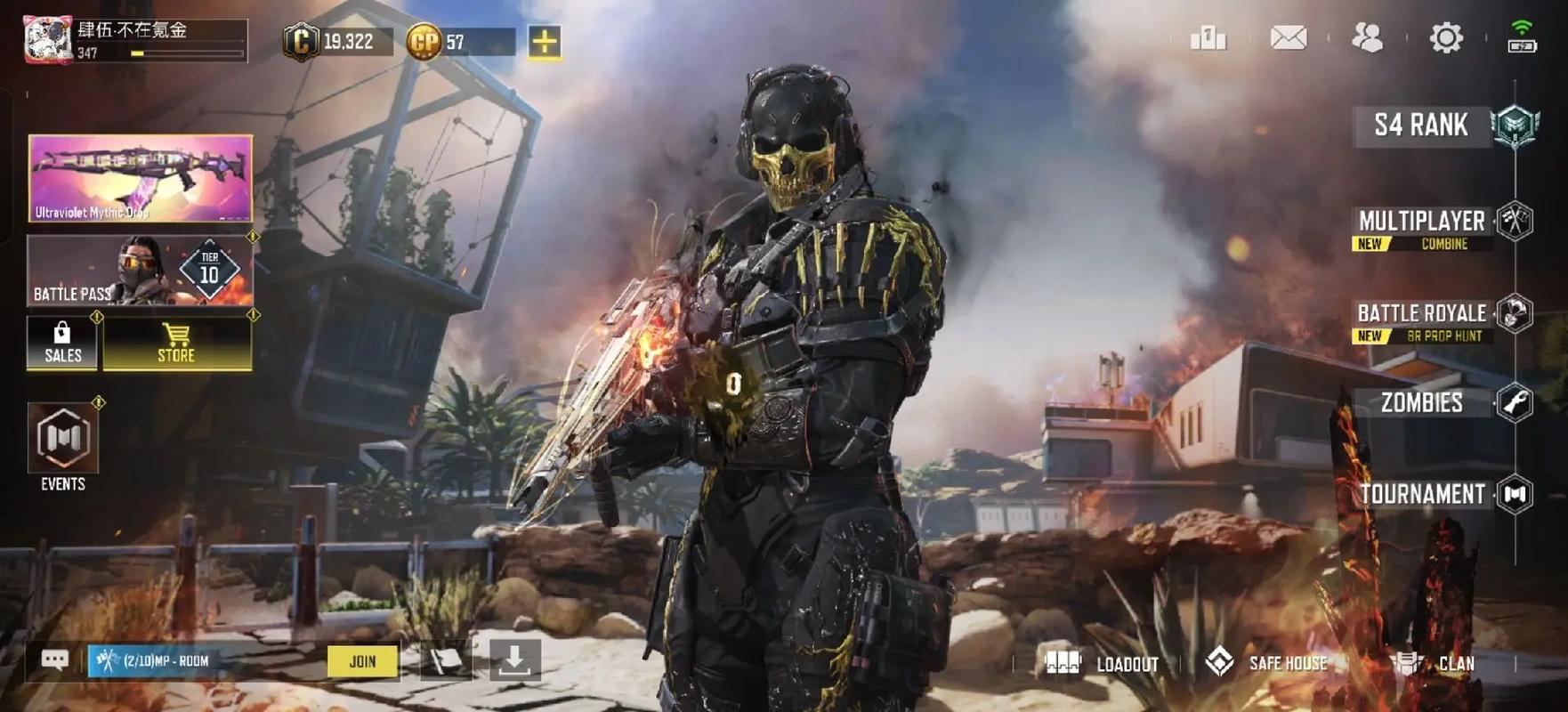Open the player profile avatar
The height and width of the screenshot is (712, 1568).
[x=48, y=40]
